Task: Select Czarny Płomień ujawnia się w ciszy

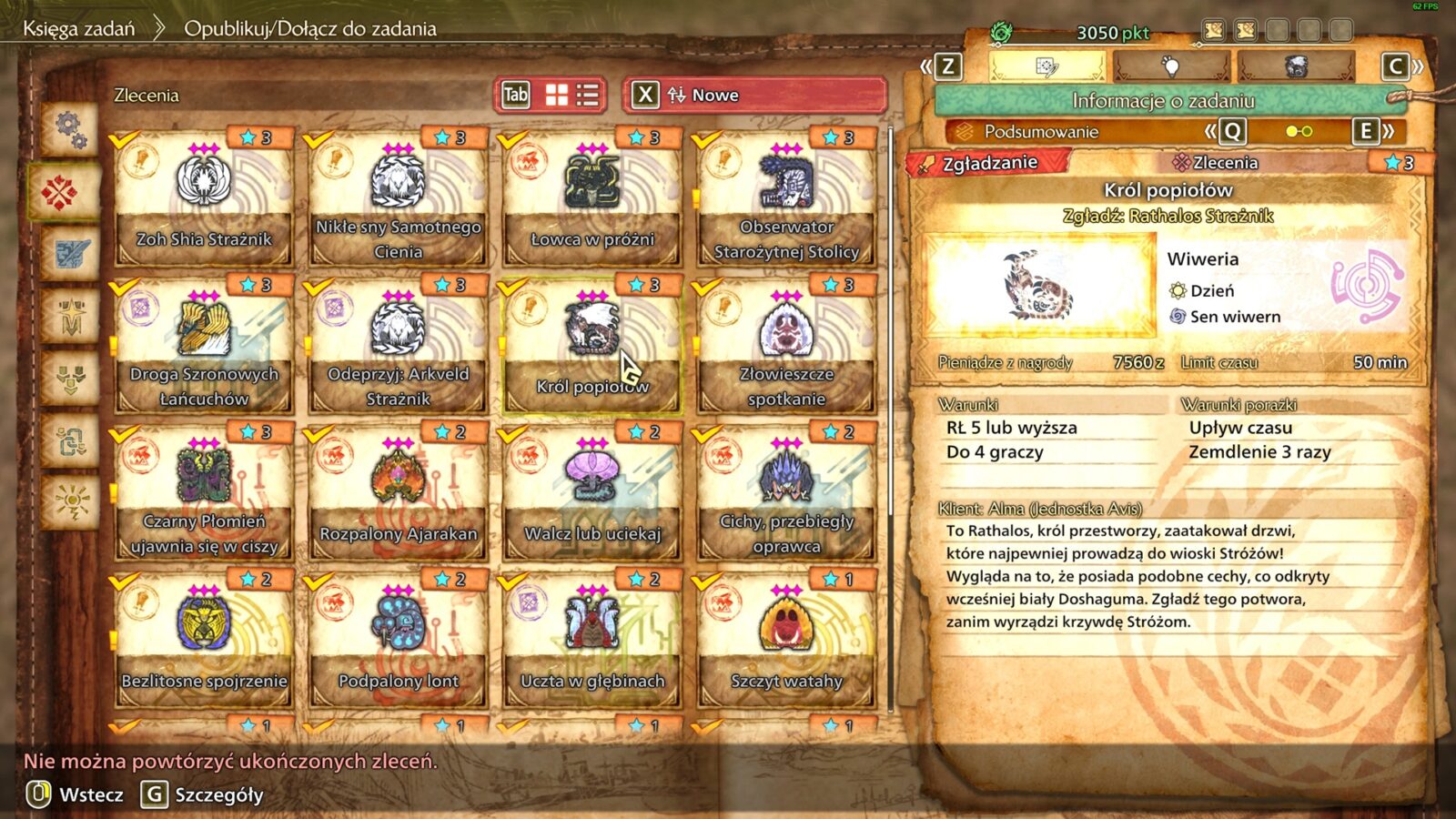Action: click(204, 495)
